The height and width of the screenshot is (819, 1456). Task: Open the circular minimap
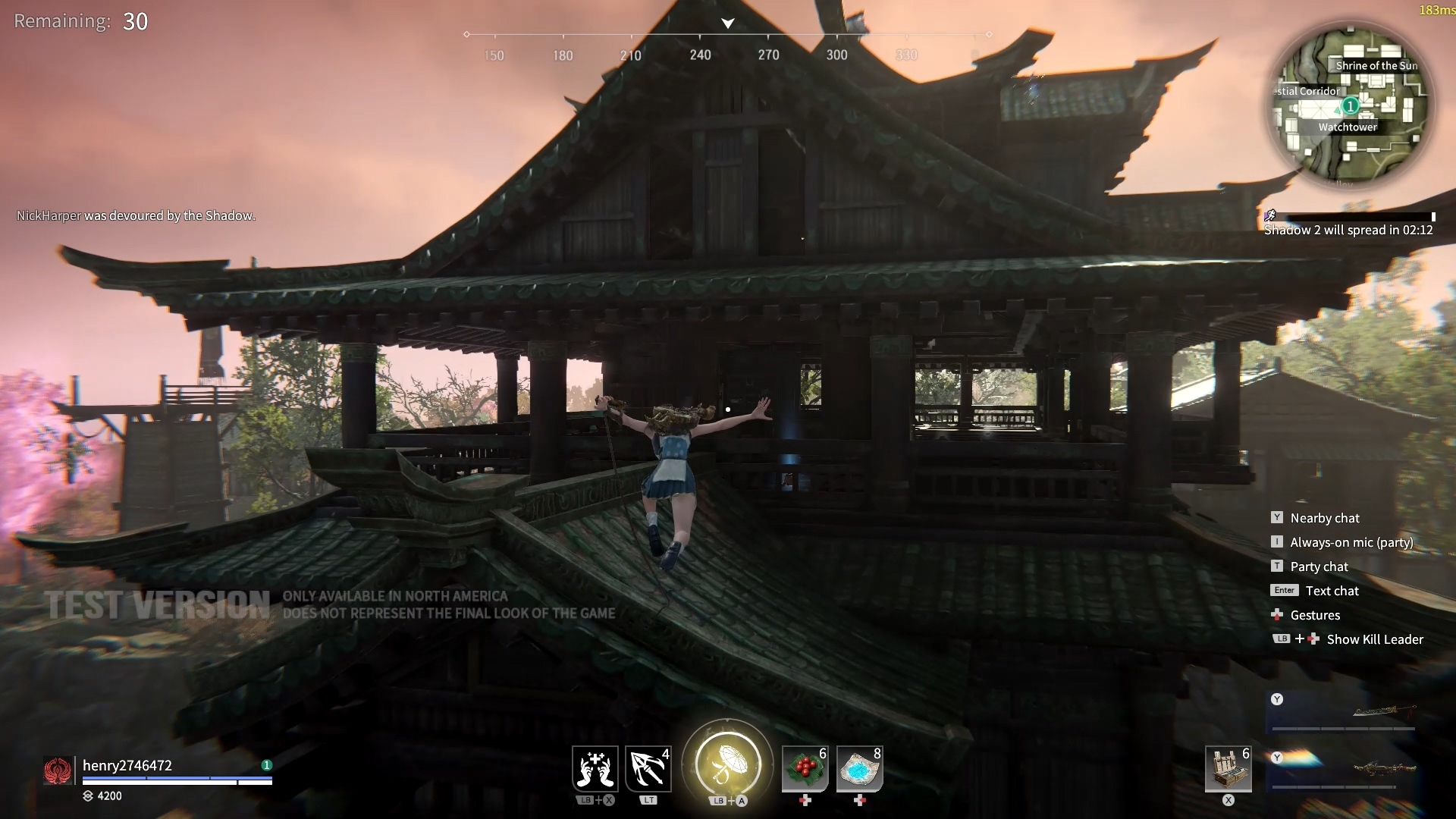[1350, 104]
